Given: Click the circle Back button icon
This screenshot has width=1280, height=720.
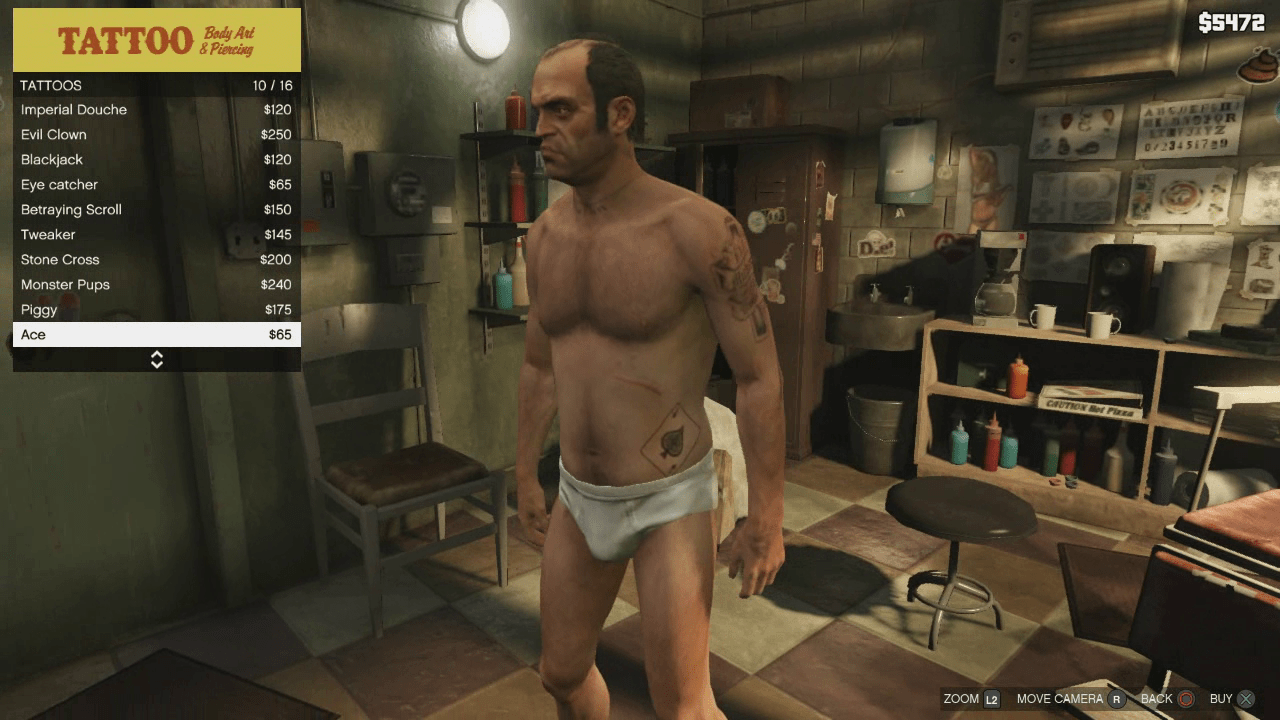Looking at the screenshot, I should click(1184, 699).
